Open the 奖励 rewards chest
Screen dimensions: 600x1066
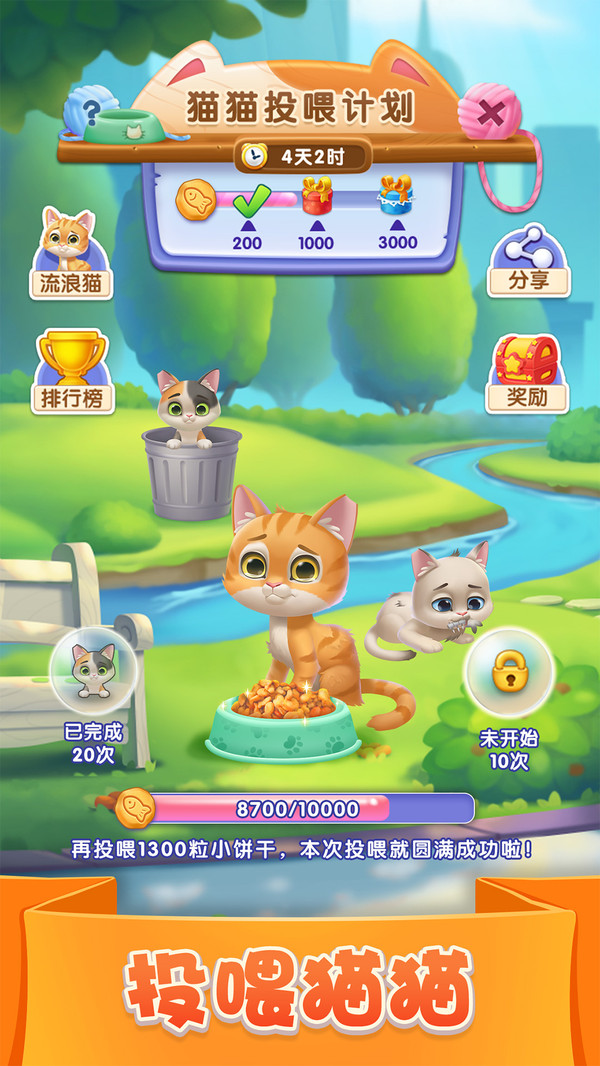click(x=529, y=373)
